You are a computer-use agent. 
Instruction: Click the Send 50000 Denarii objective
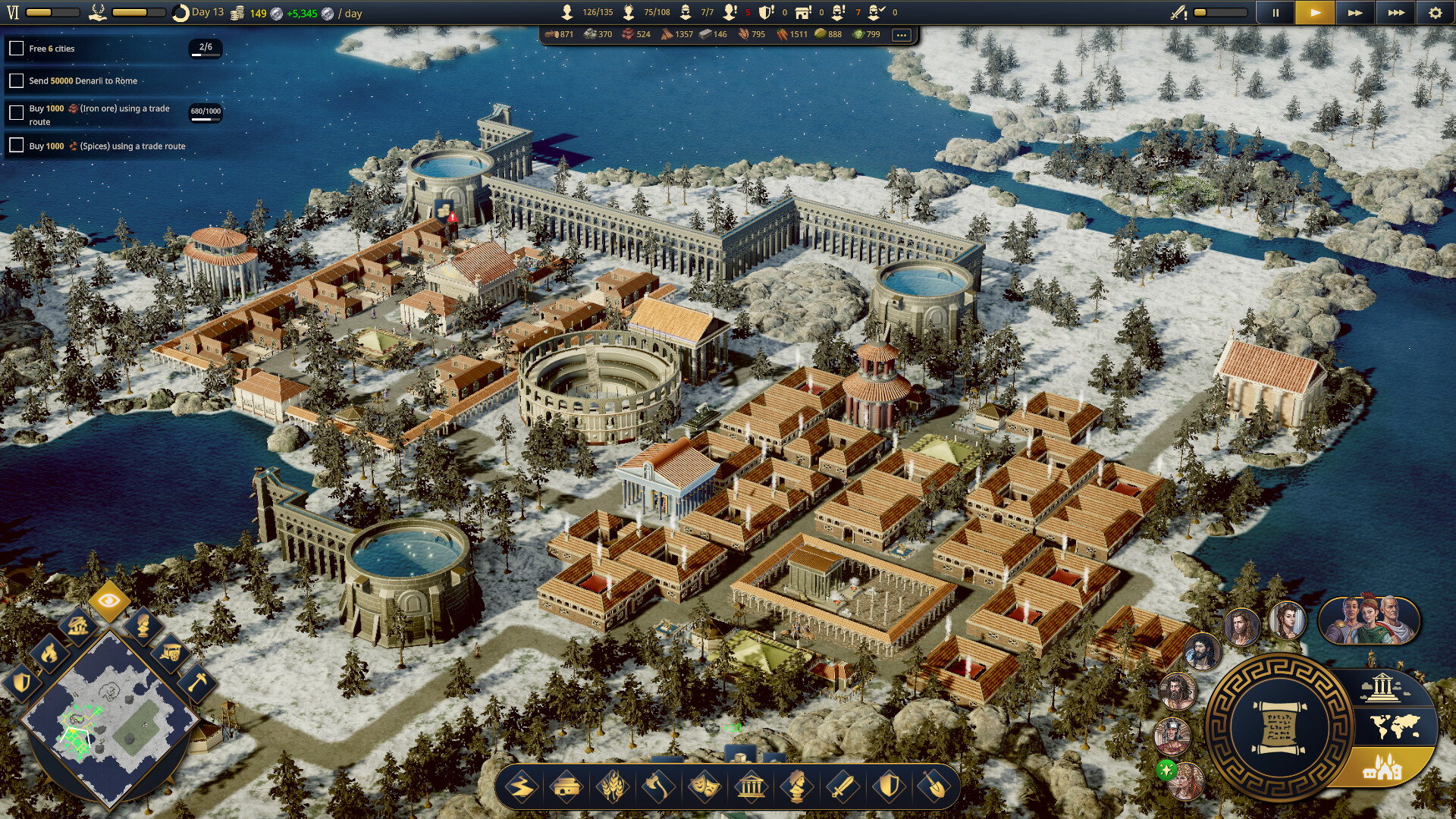coord(83,80)
